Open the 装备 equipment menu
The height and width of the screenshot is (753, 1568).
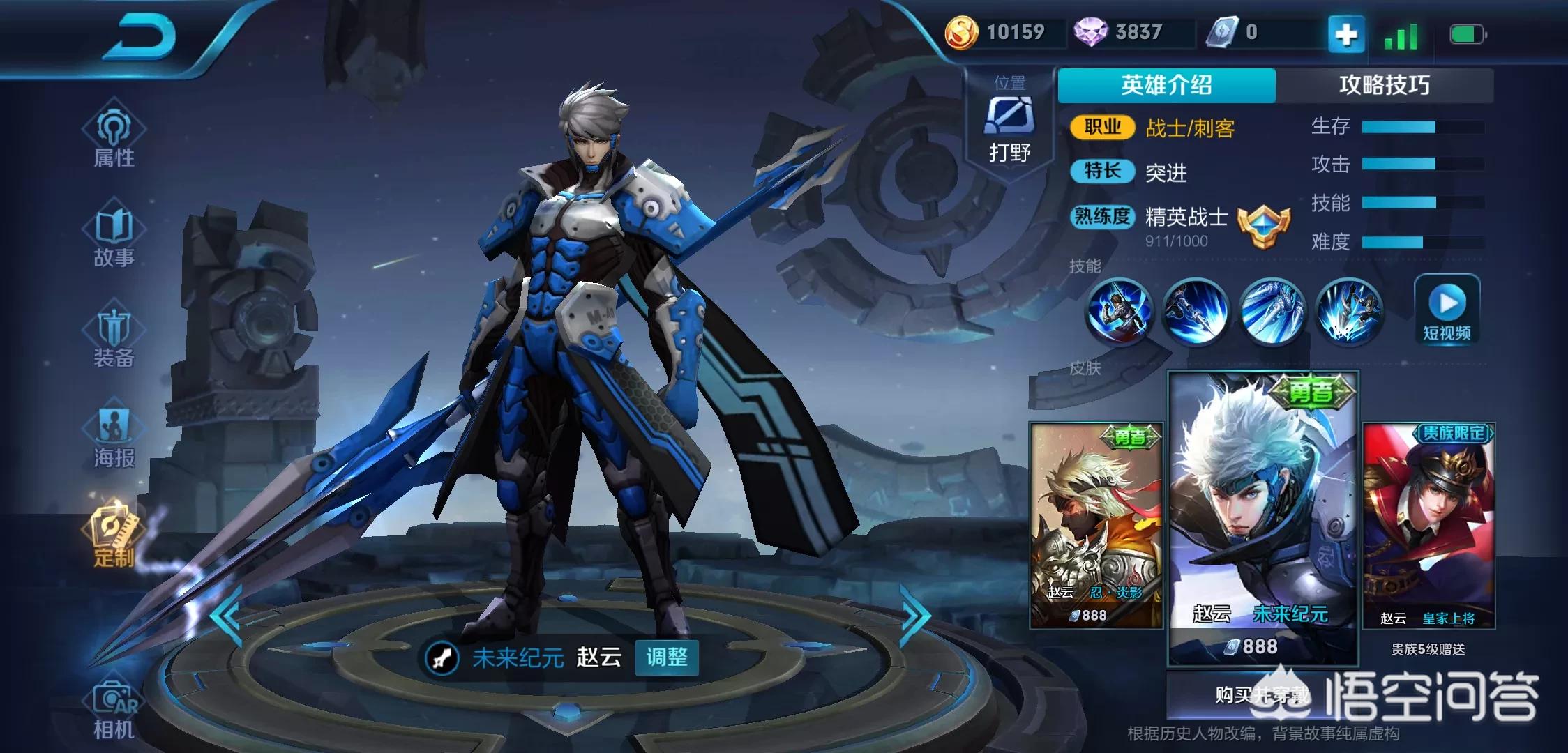[114, 337]
